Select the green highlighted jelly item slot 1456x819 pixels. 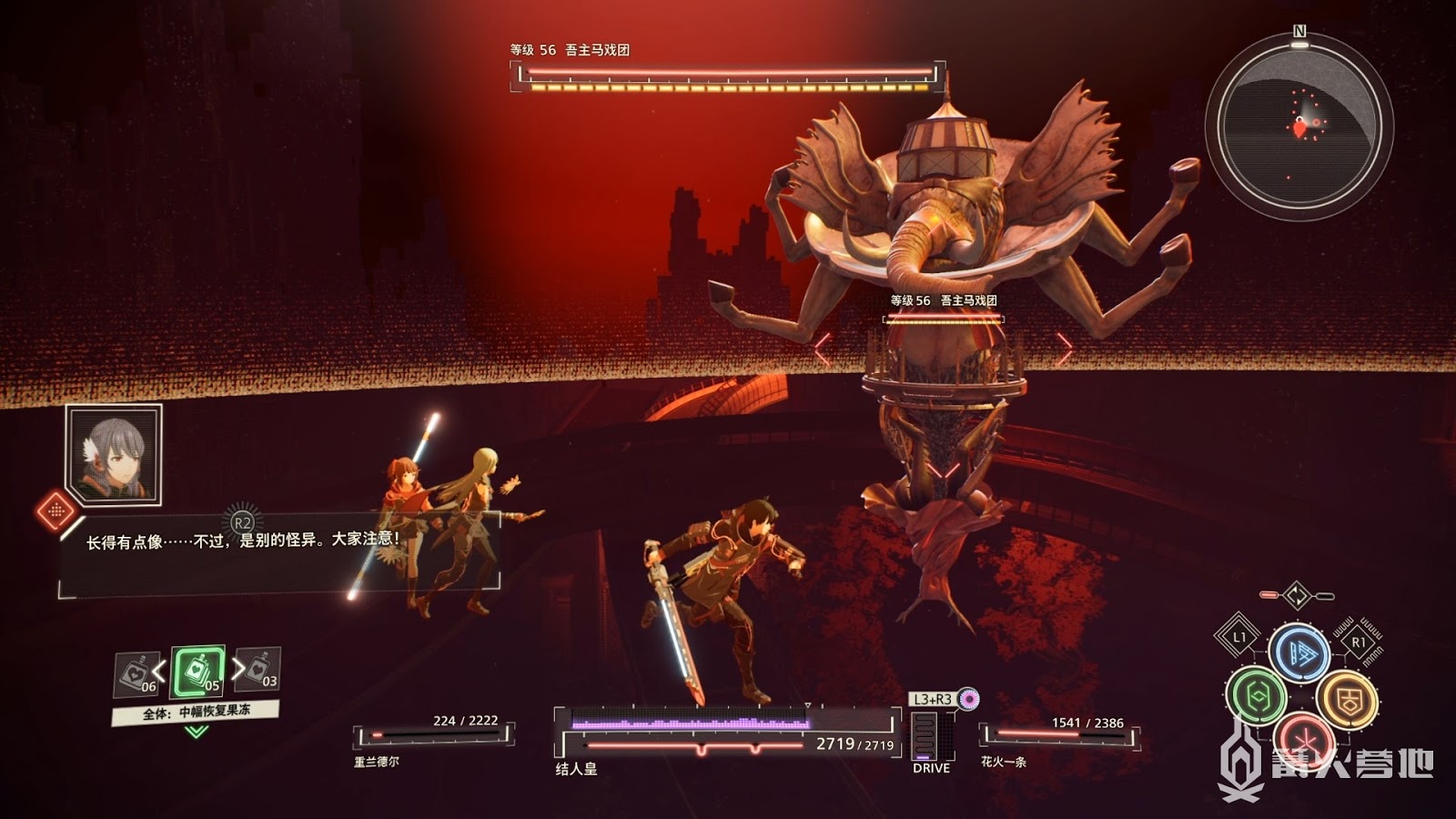point(197,672)
